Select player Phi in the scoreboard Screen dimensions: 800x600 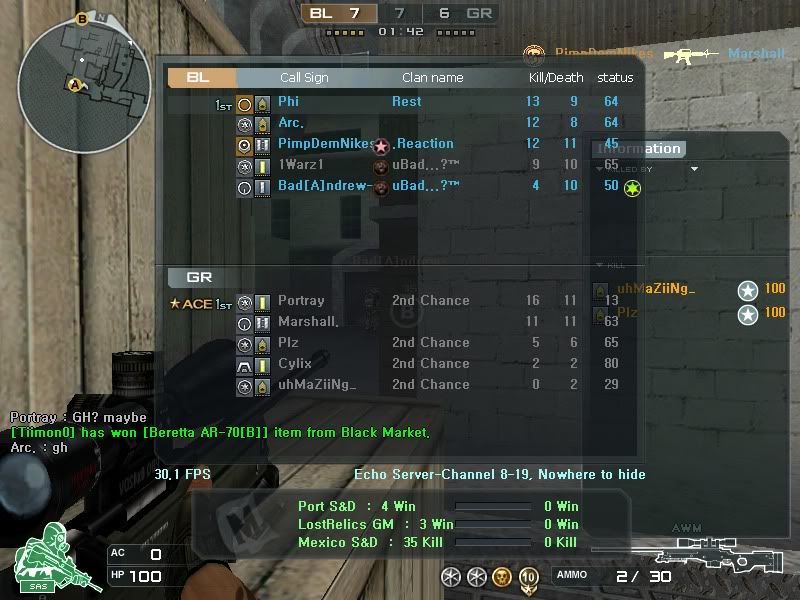pyautogui.click(x=288, y=102)
